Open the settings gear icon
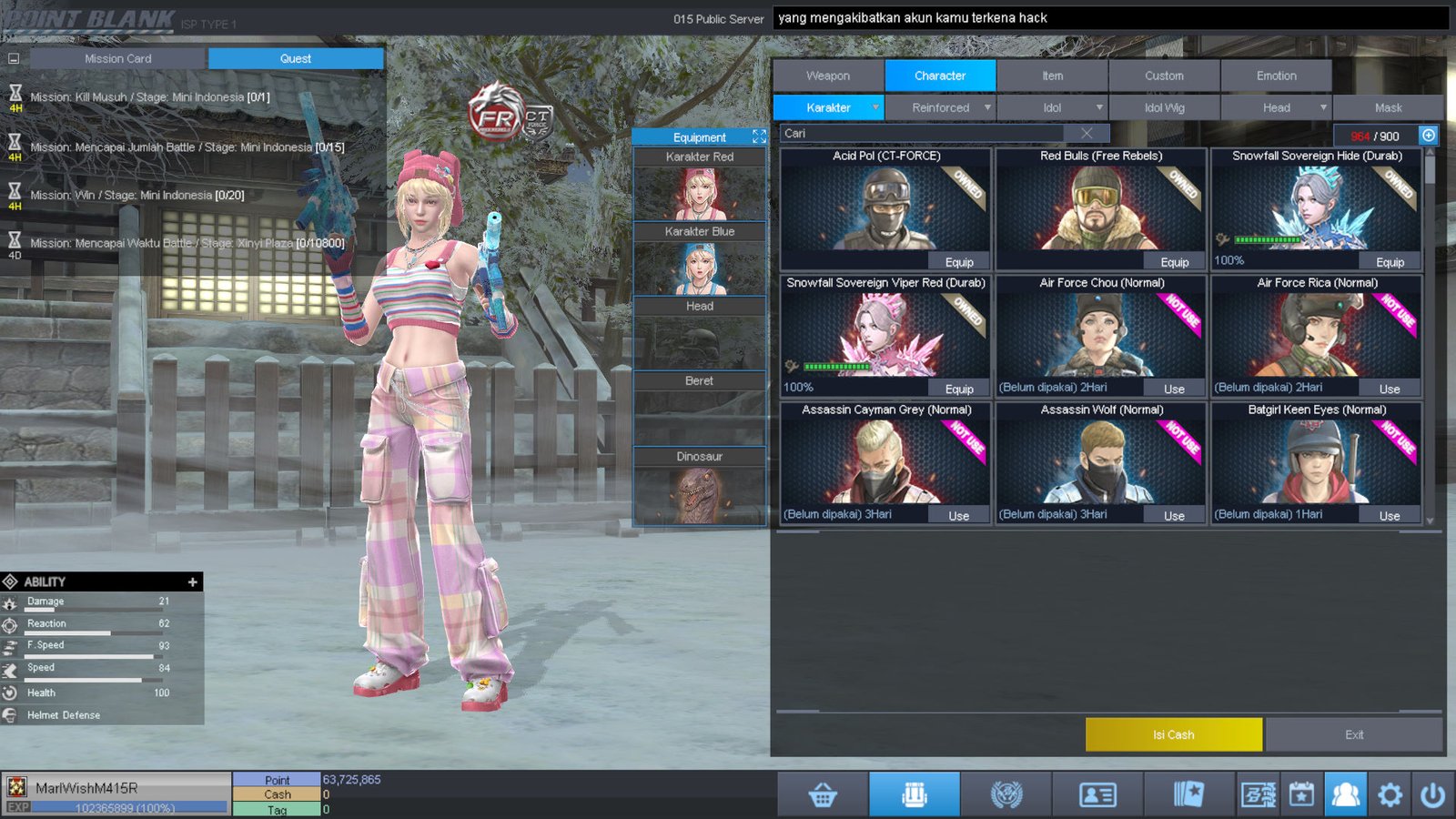This screenshot has height=819, width=1456. coord(1390,795)
